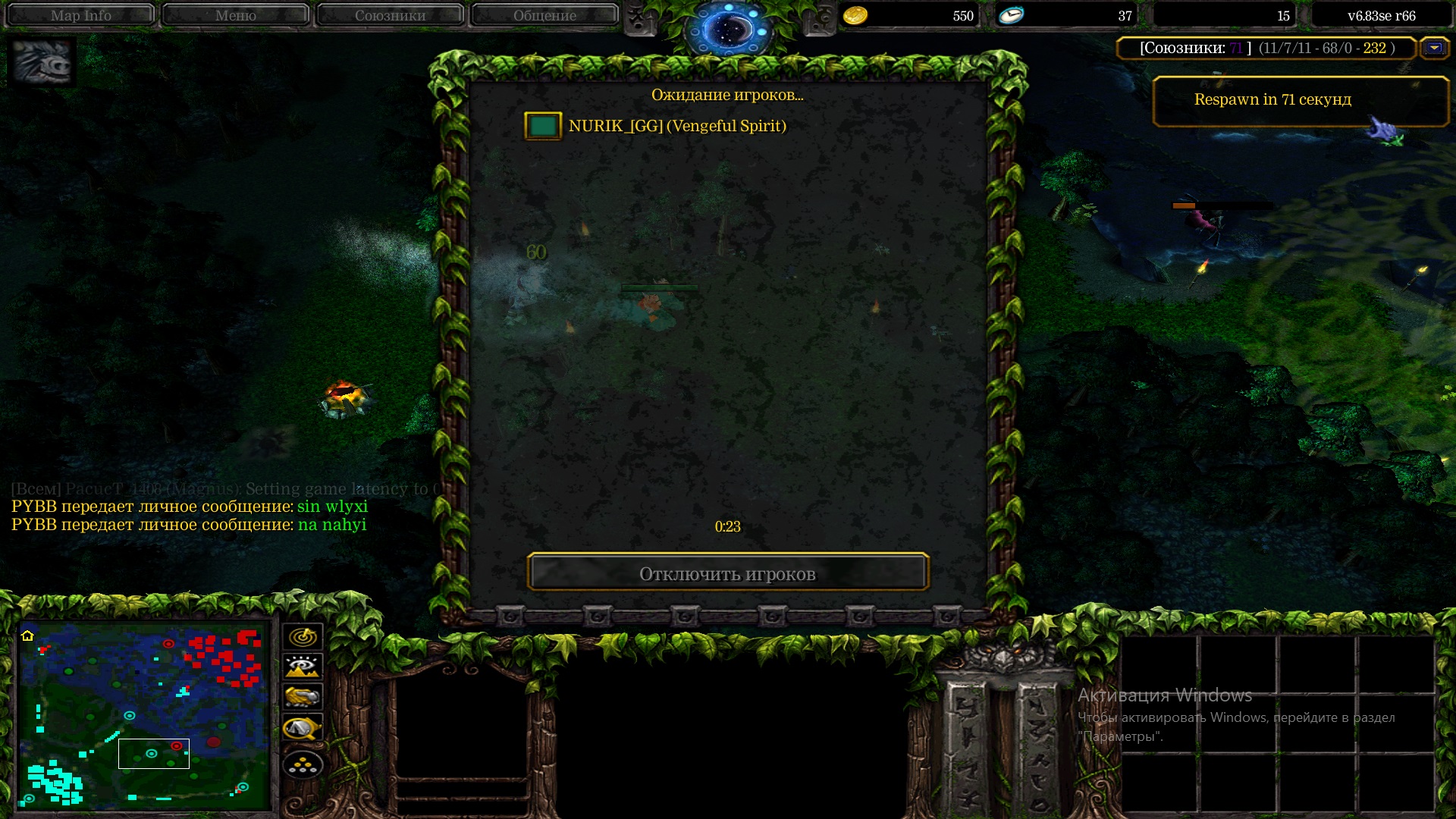
Task: Activate the minimap signal ping button
Action: point(303,636)
